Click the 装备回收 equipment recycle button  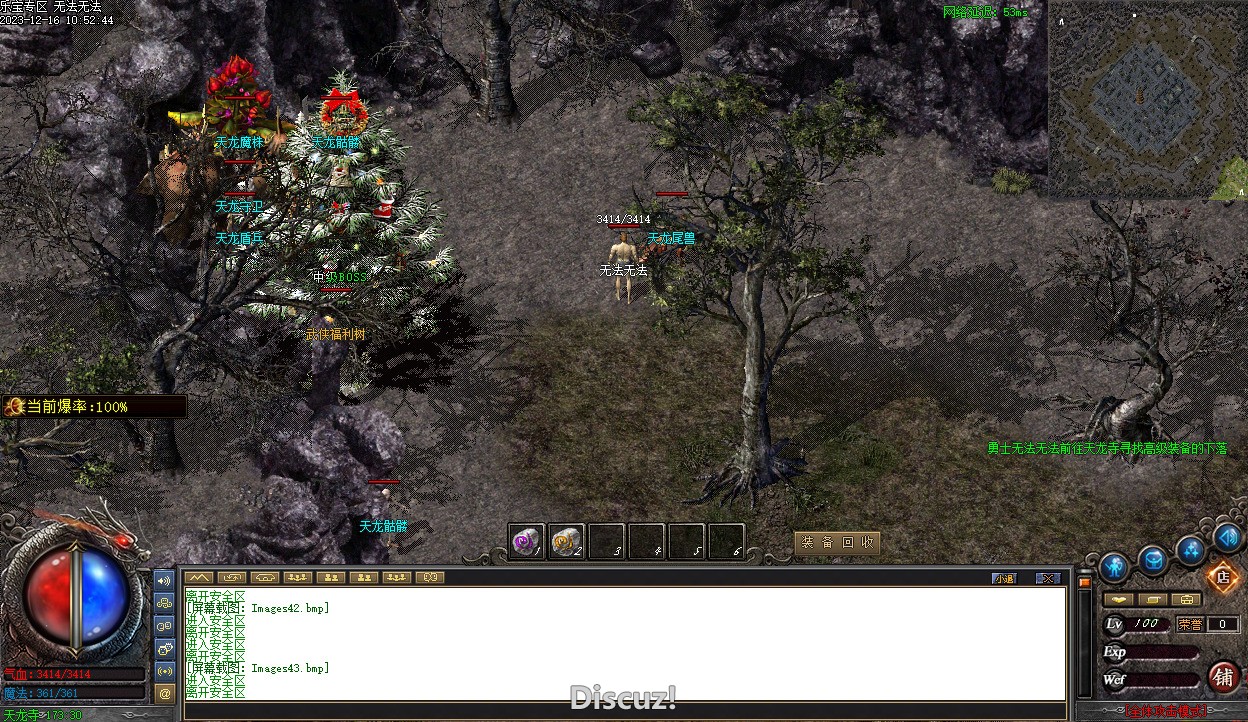(837, 543)
